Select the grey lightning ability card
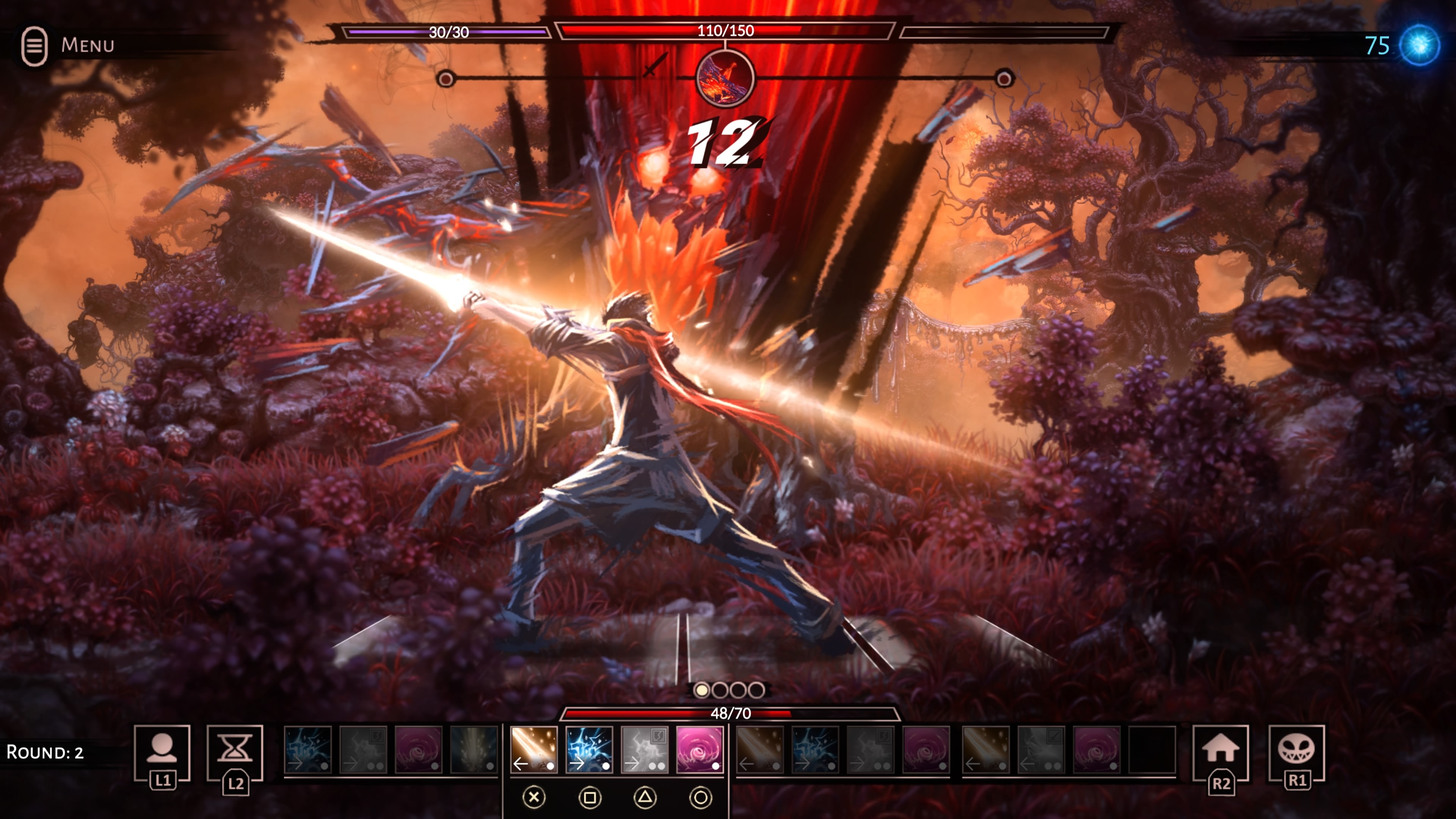 click(644, 750)
